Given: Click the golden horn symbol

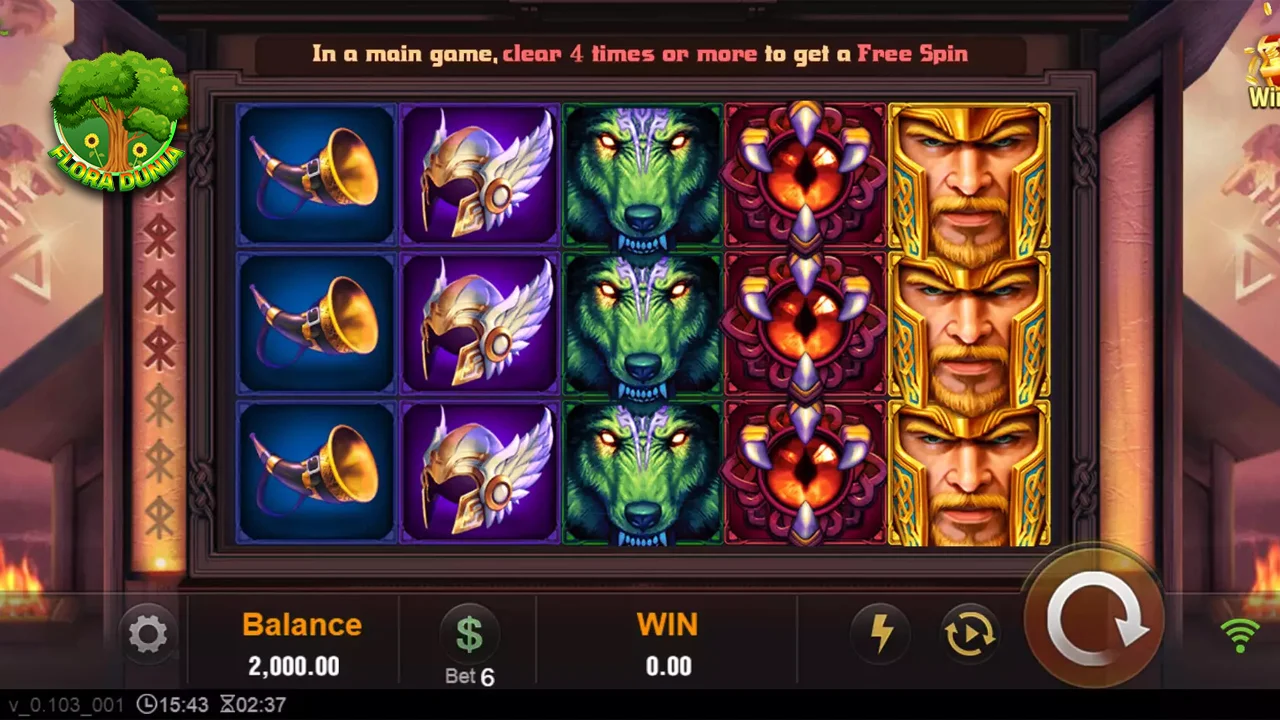Looking at the screenshot, I should coord(317,320).
